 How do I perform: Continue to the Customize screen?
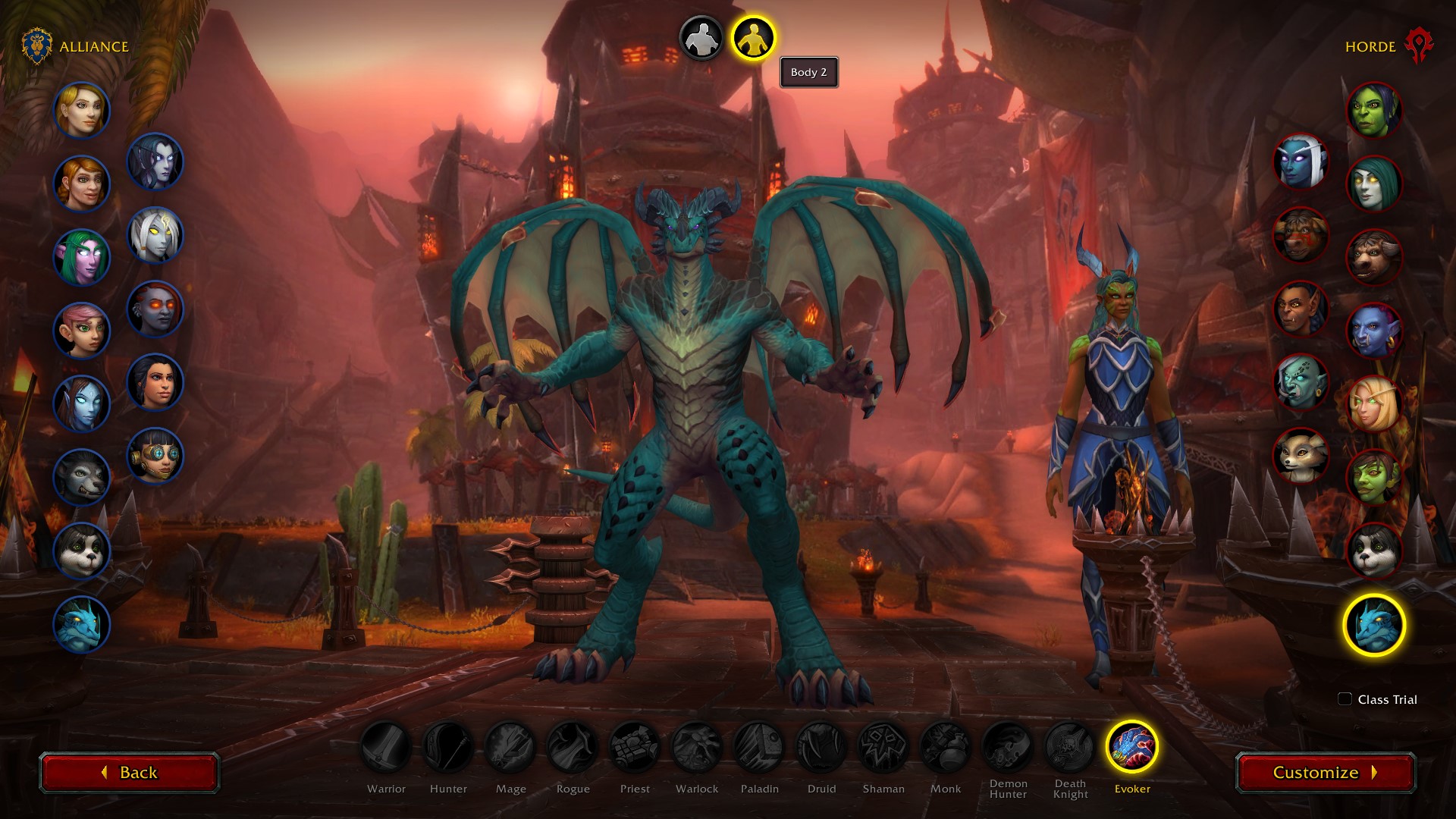(1325, 772)
